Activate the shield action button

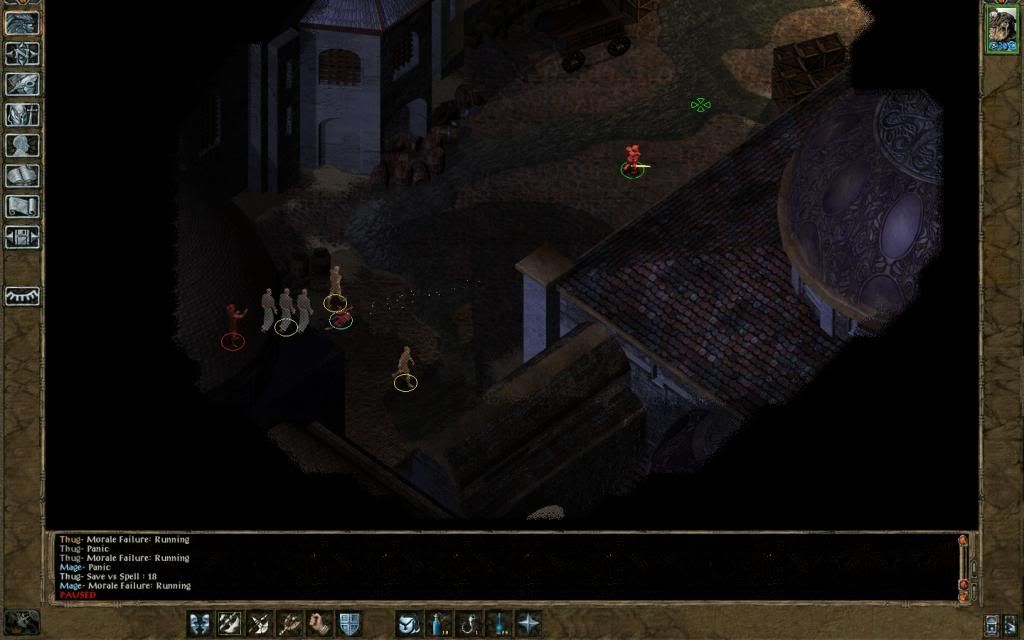click(349, 623)
